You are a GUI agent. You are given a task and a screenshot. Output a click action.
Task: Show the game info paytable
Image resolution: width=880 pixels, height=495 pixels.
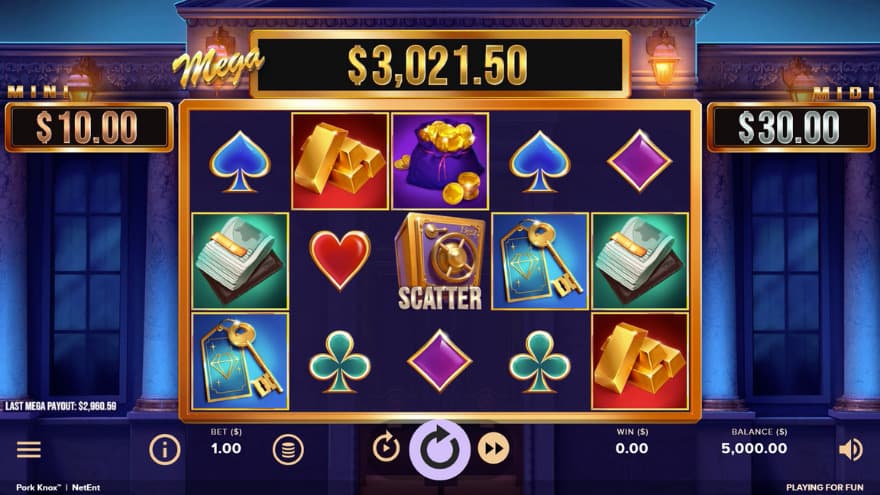tap(165, 450)
